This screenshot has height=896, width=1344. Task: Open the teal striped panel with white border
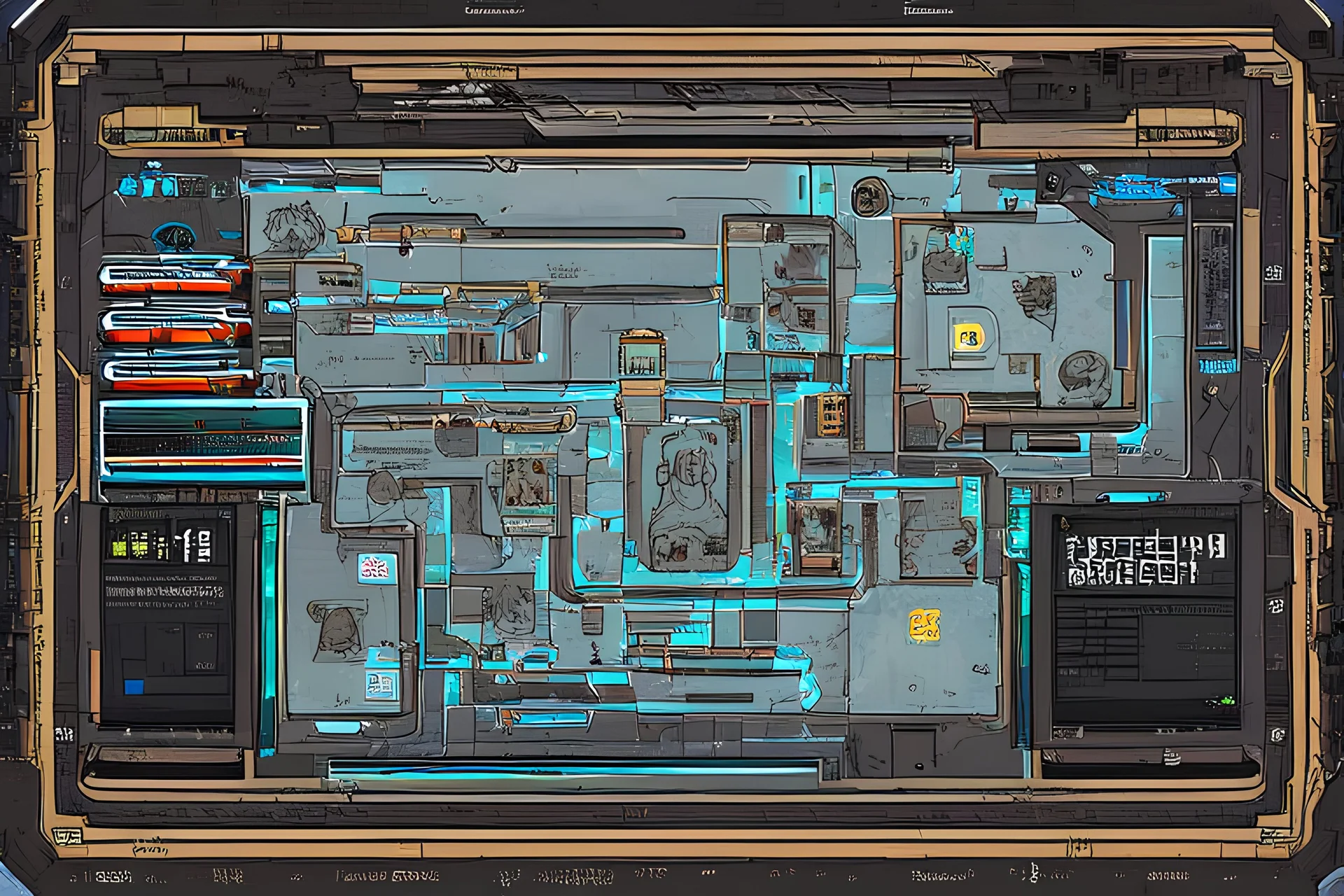[x=203, y=440]
